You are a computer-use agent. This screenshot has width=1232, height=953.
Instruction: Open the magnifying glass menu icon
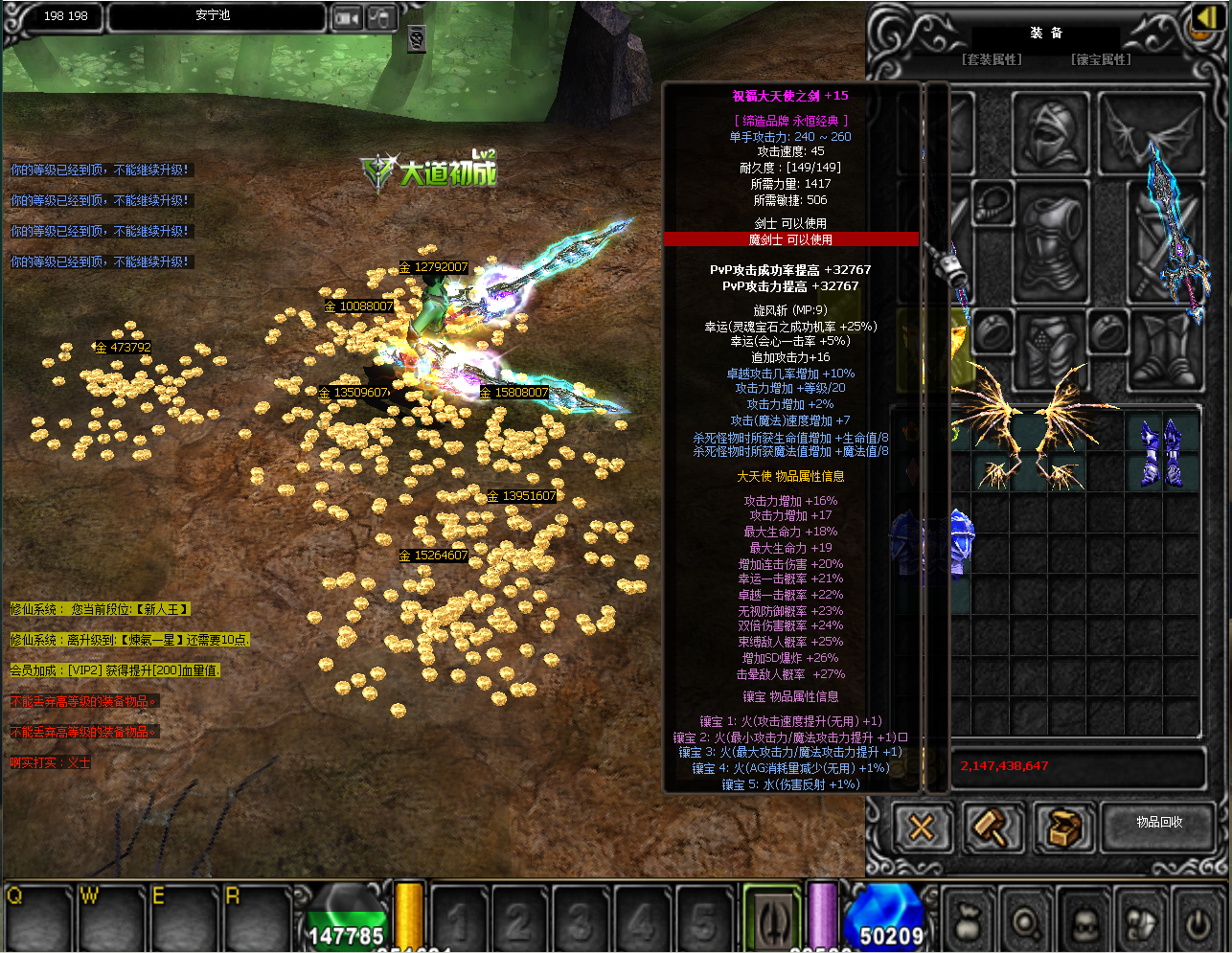(x=1025, y=923)
